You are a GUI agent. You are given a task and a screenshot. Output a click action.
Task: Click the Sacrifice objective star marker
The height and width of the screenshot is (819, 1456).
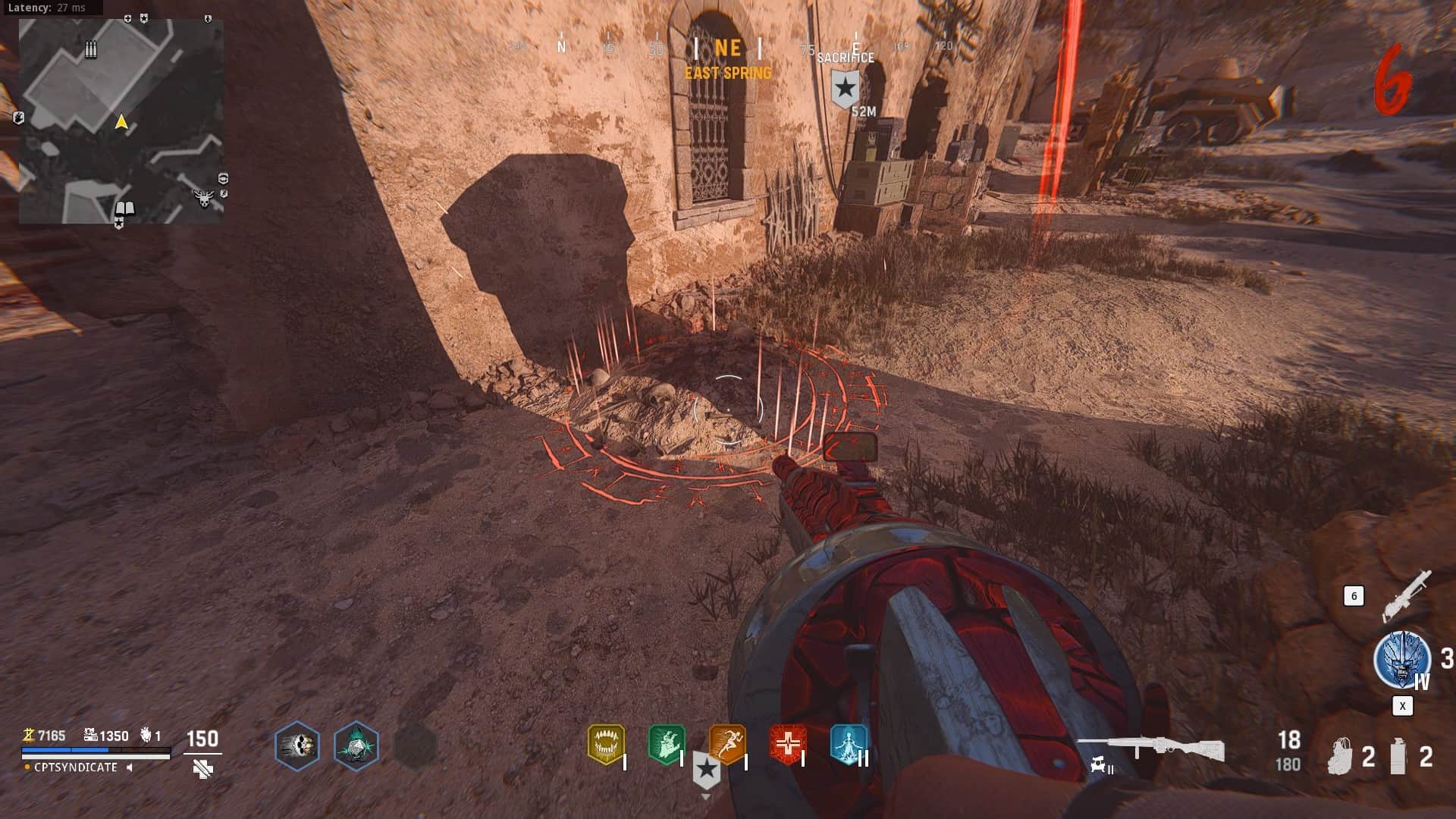click(845, 89)
